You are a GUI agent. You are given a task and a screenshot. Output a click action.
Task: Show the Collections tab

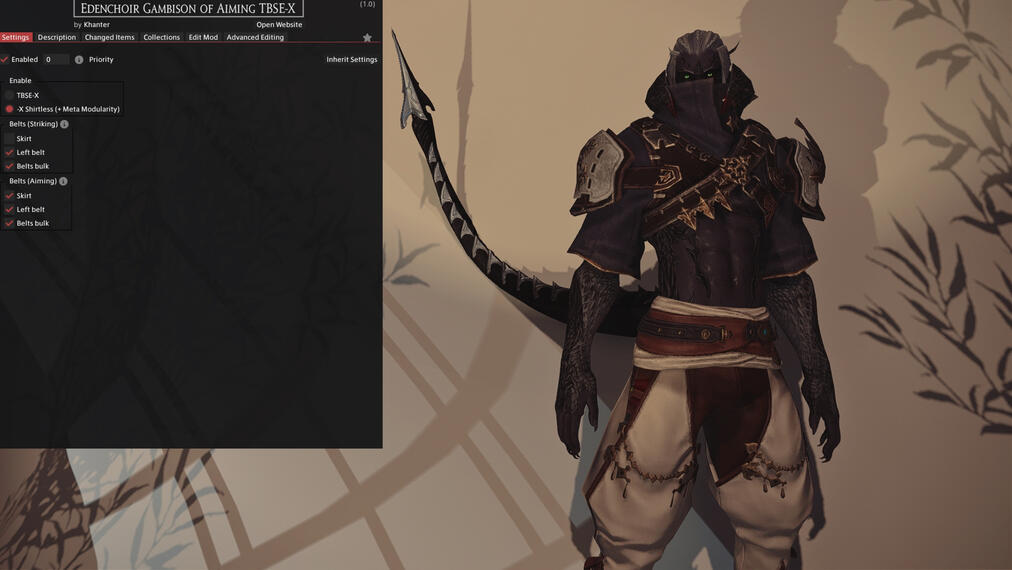[161, 37]
